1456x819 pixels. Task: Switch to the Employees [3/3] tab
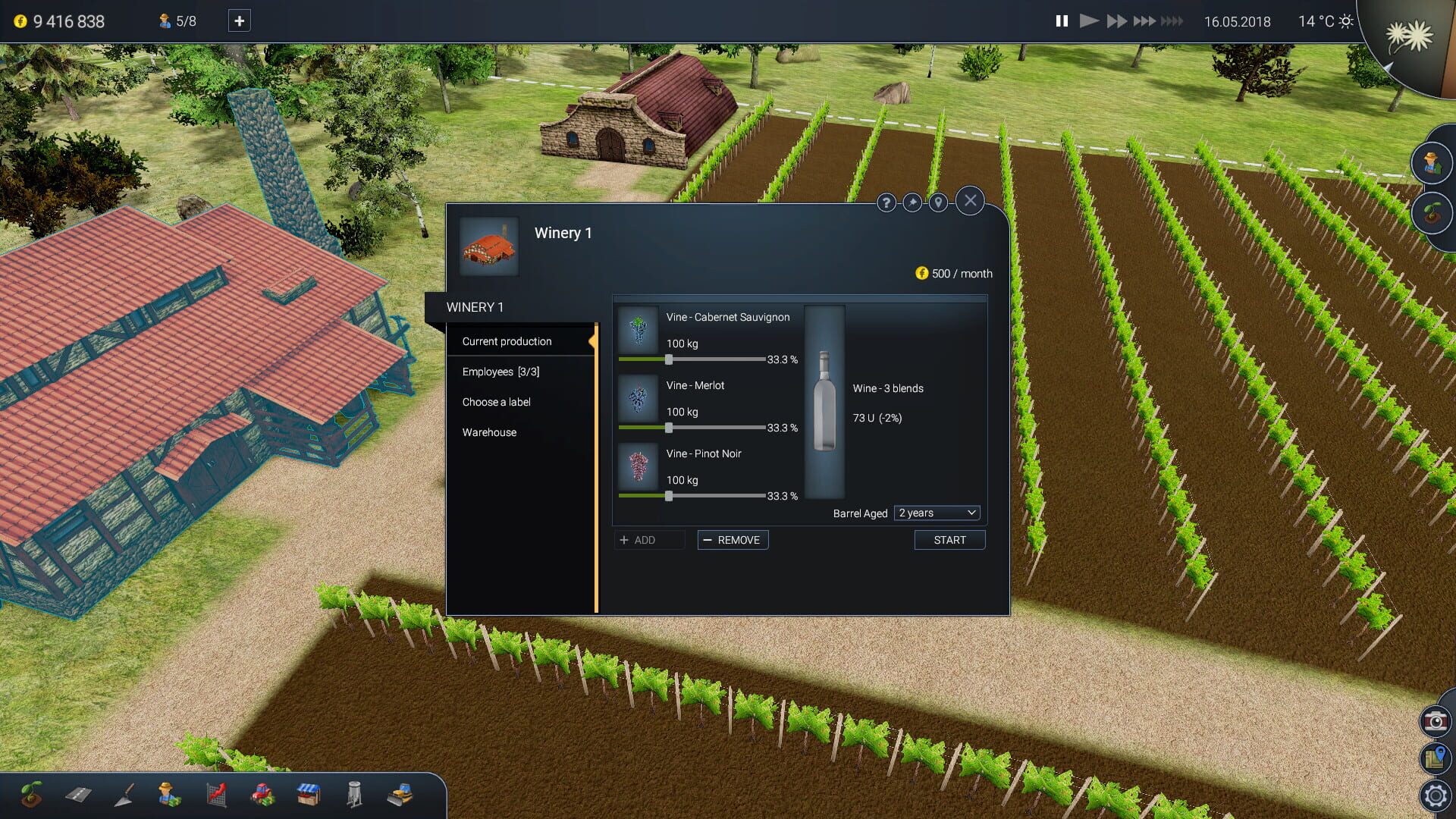click(500, 372)
